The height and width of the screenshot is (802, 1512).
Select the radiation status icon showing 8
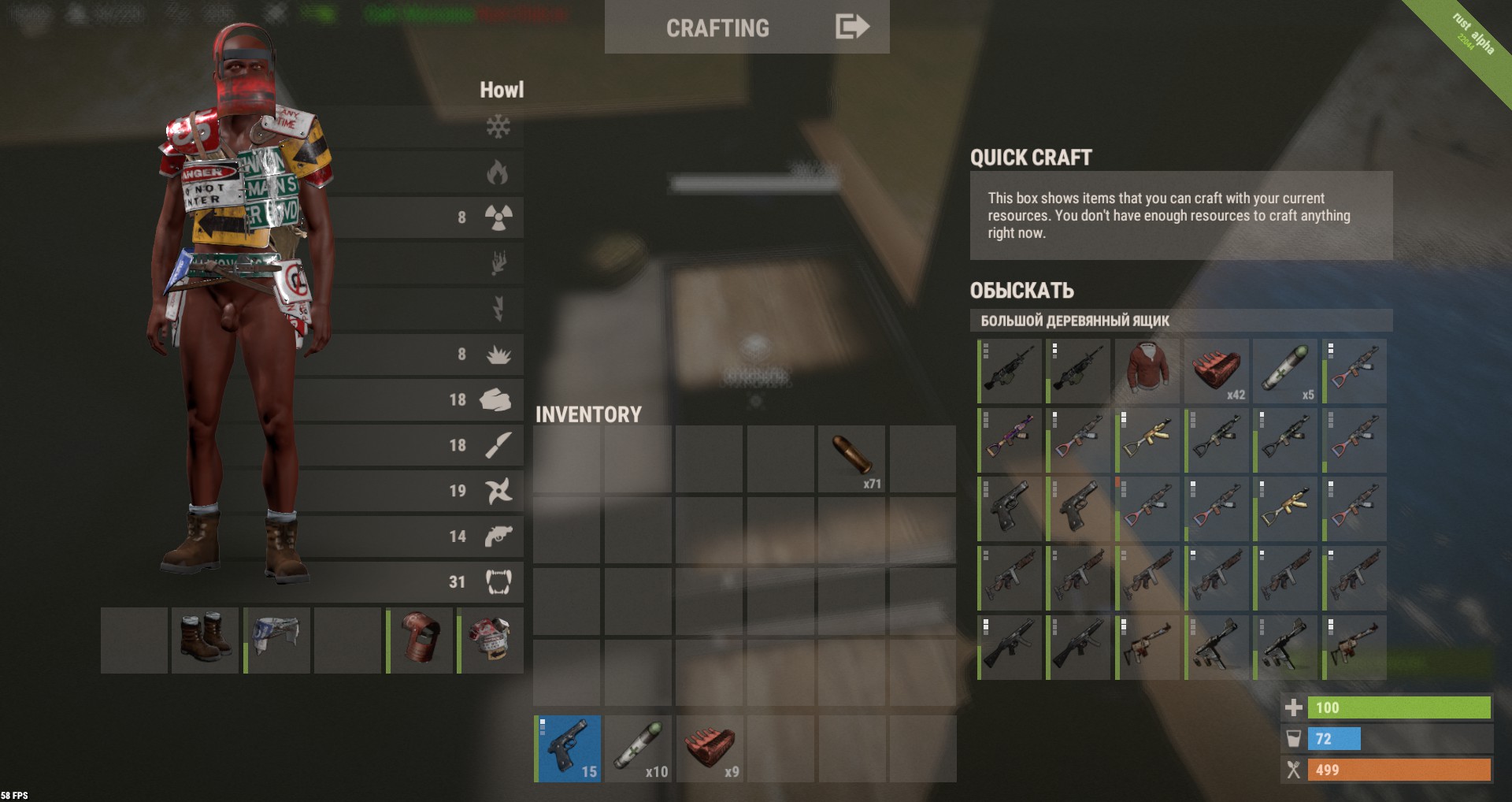pos(498,217)
